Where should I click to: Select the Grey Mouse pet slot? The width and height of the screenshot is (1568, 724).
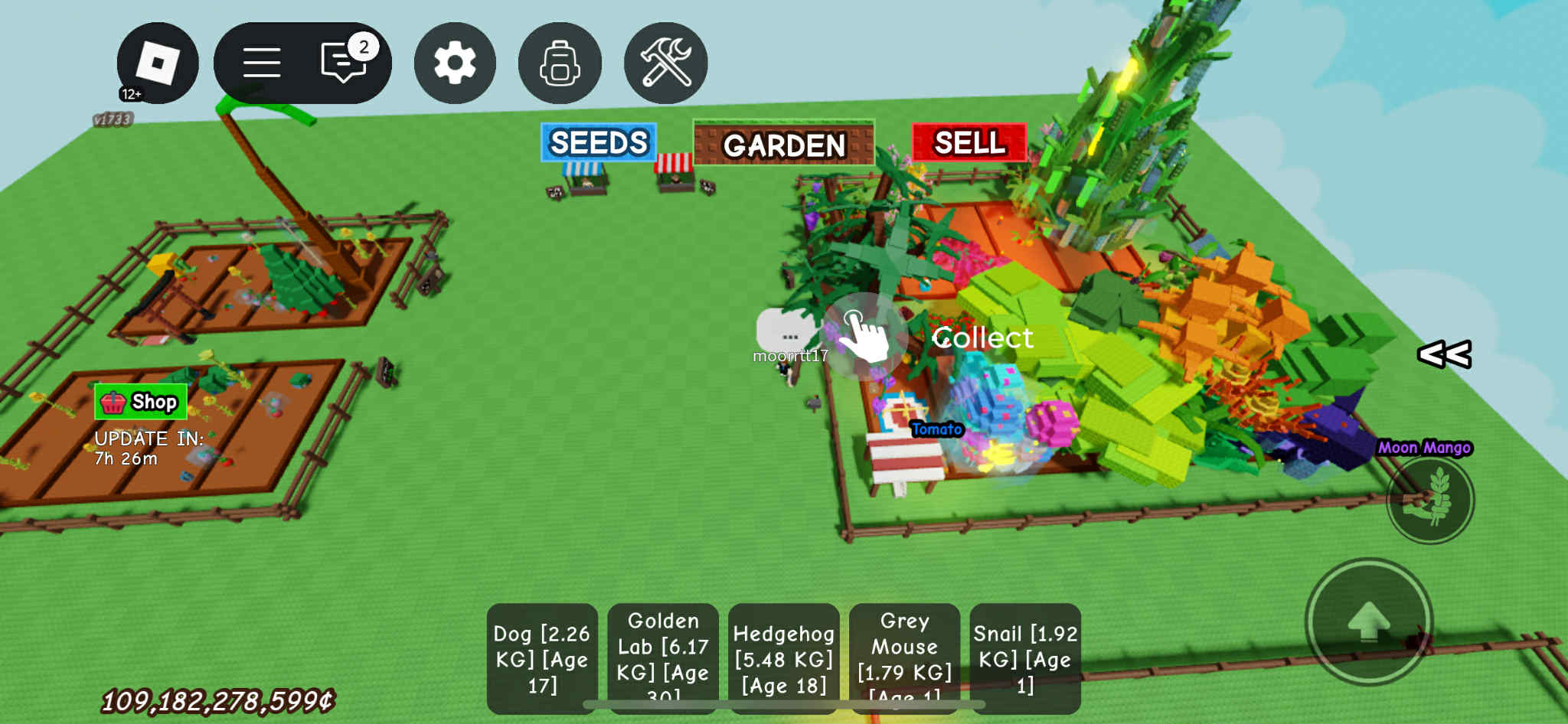[x=904, y=658]
